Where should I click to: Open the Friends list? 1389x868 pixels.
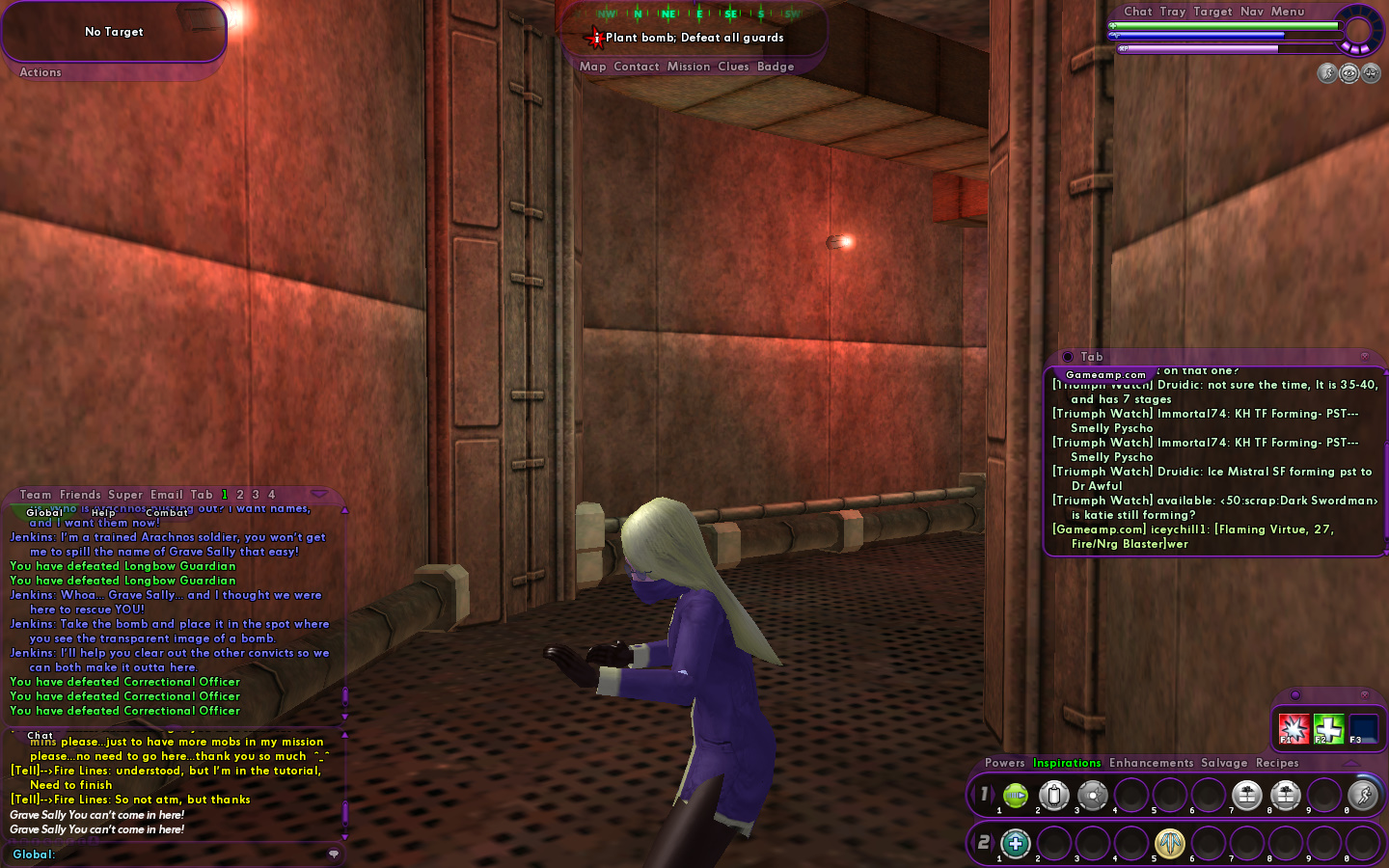[x=80, y=495]
